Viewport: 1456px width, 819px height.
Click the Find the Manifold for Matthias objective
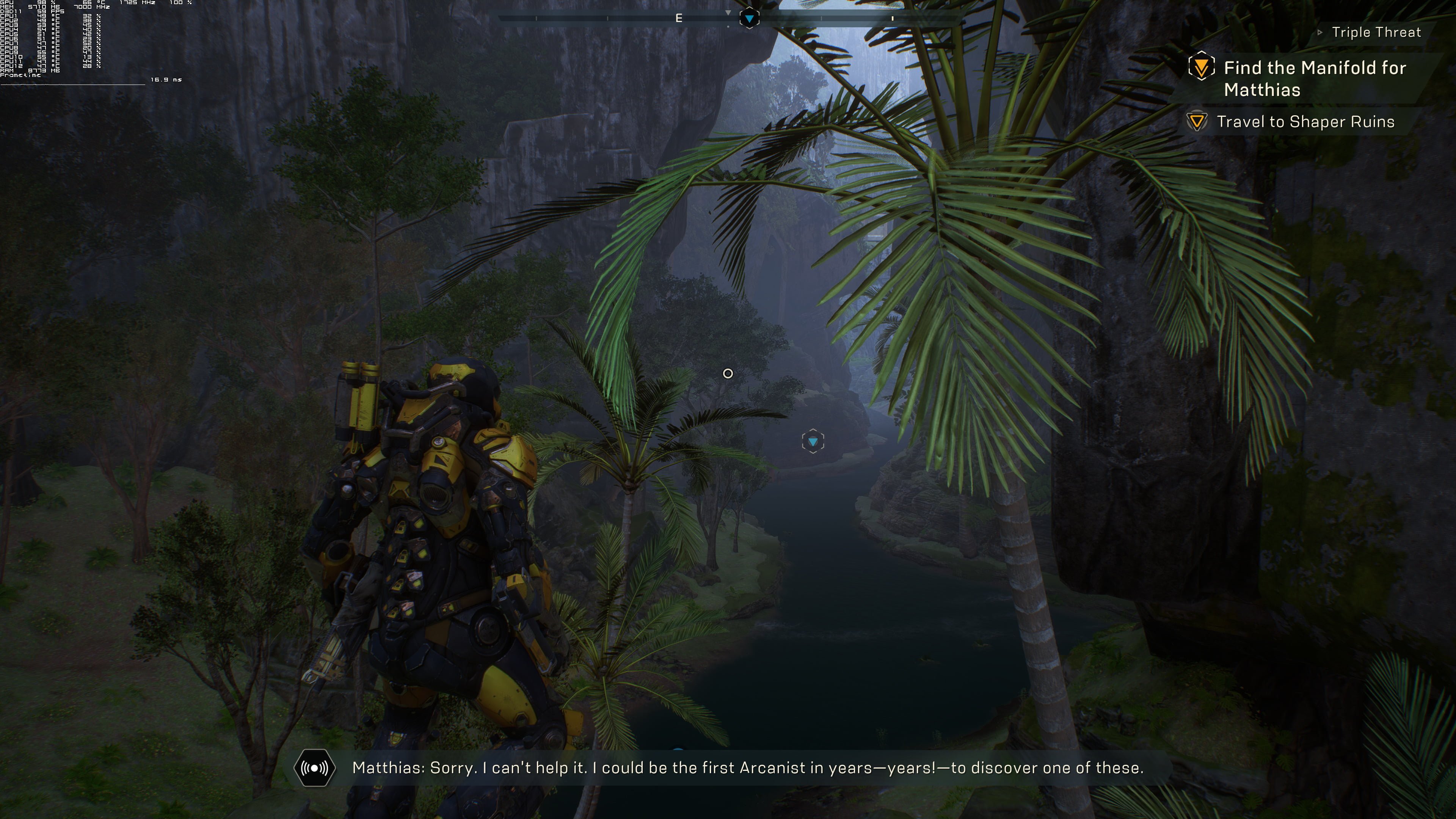click(x=1315, y=78)
